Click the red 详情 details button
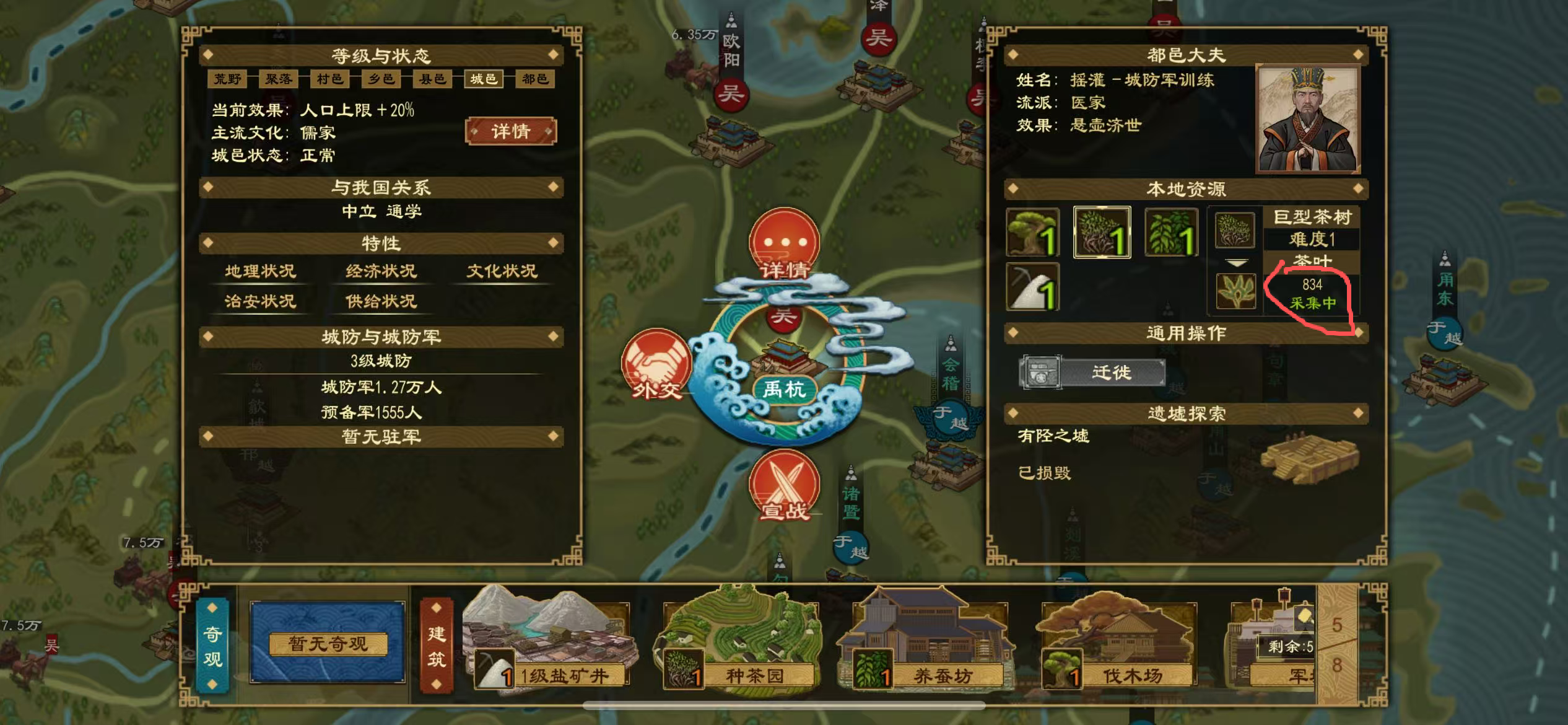Viewport: 1568px width, 725px height. [x=510, y=132]
